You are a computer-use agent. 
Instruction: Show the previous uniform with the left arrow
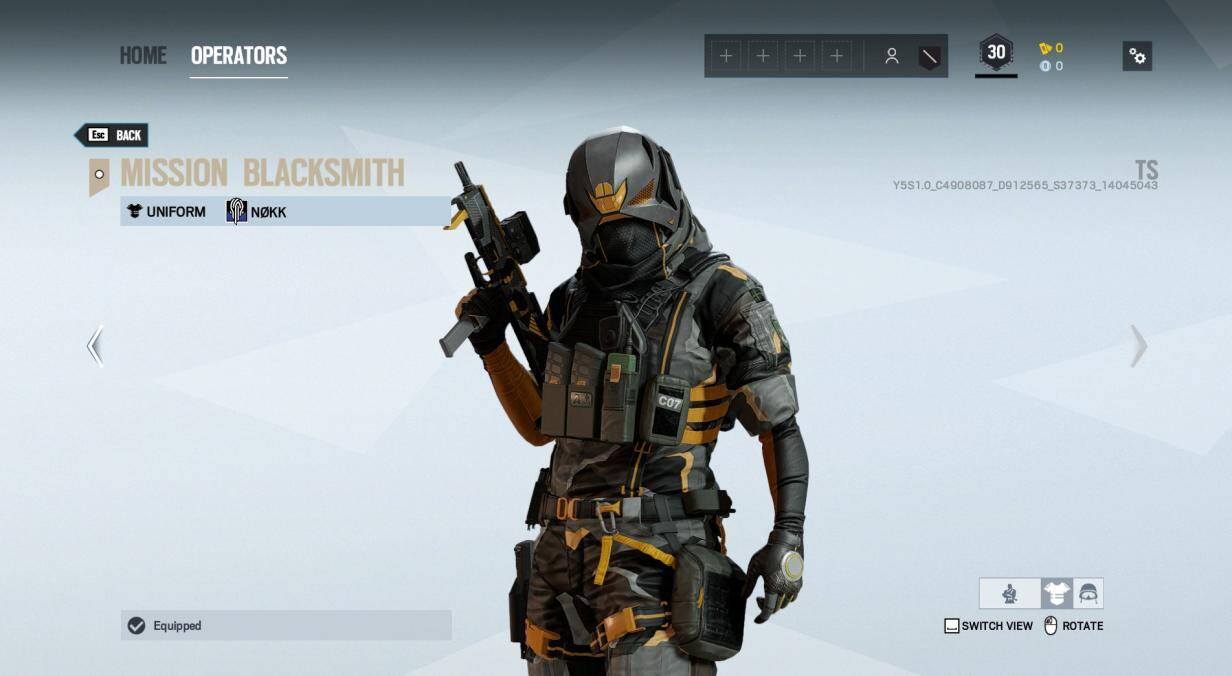coord(95,346)
